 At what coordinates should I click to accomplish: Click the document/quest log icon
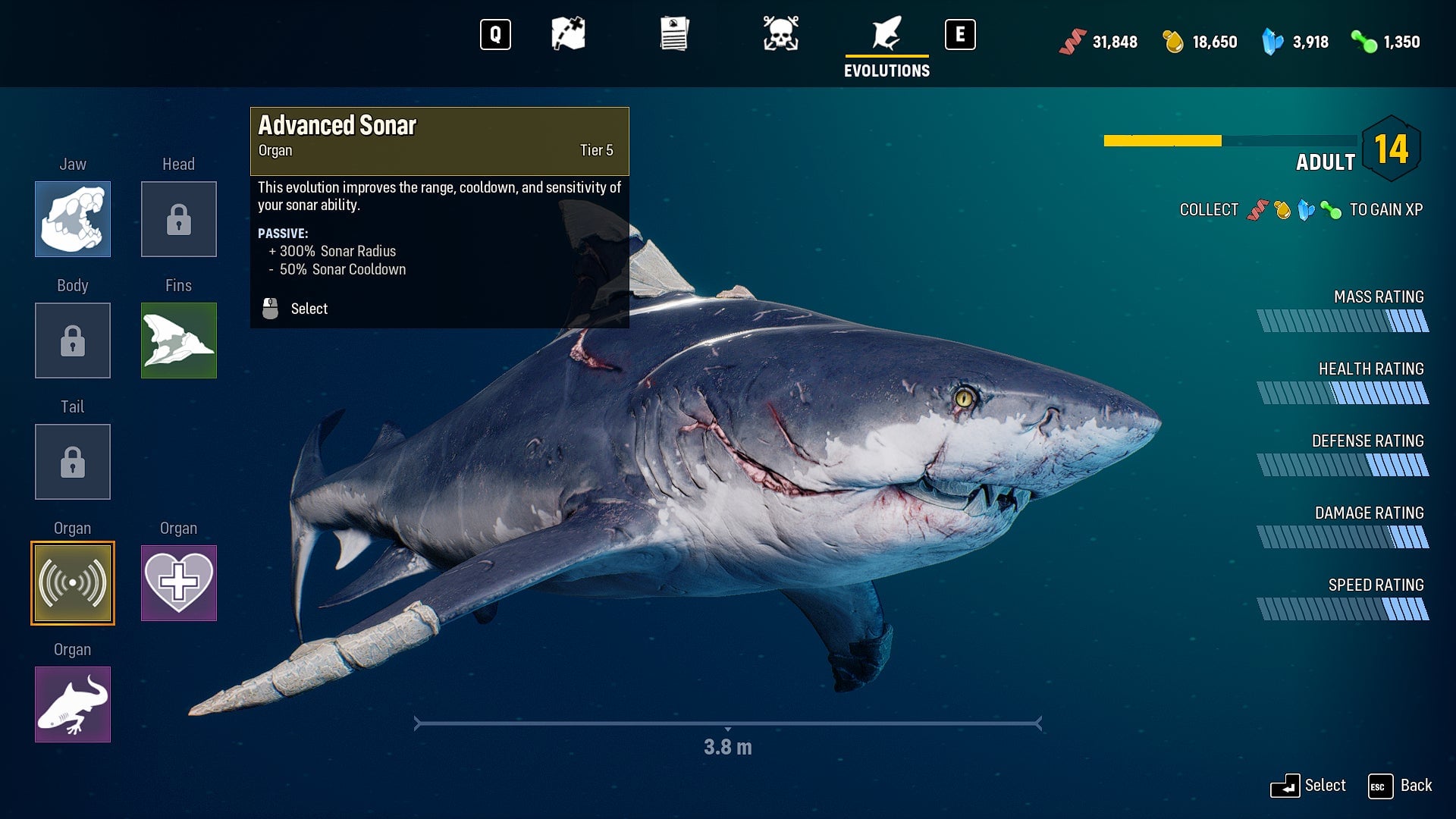click(674, 34)
